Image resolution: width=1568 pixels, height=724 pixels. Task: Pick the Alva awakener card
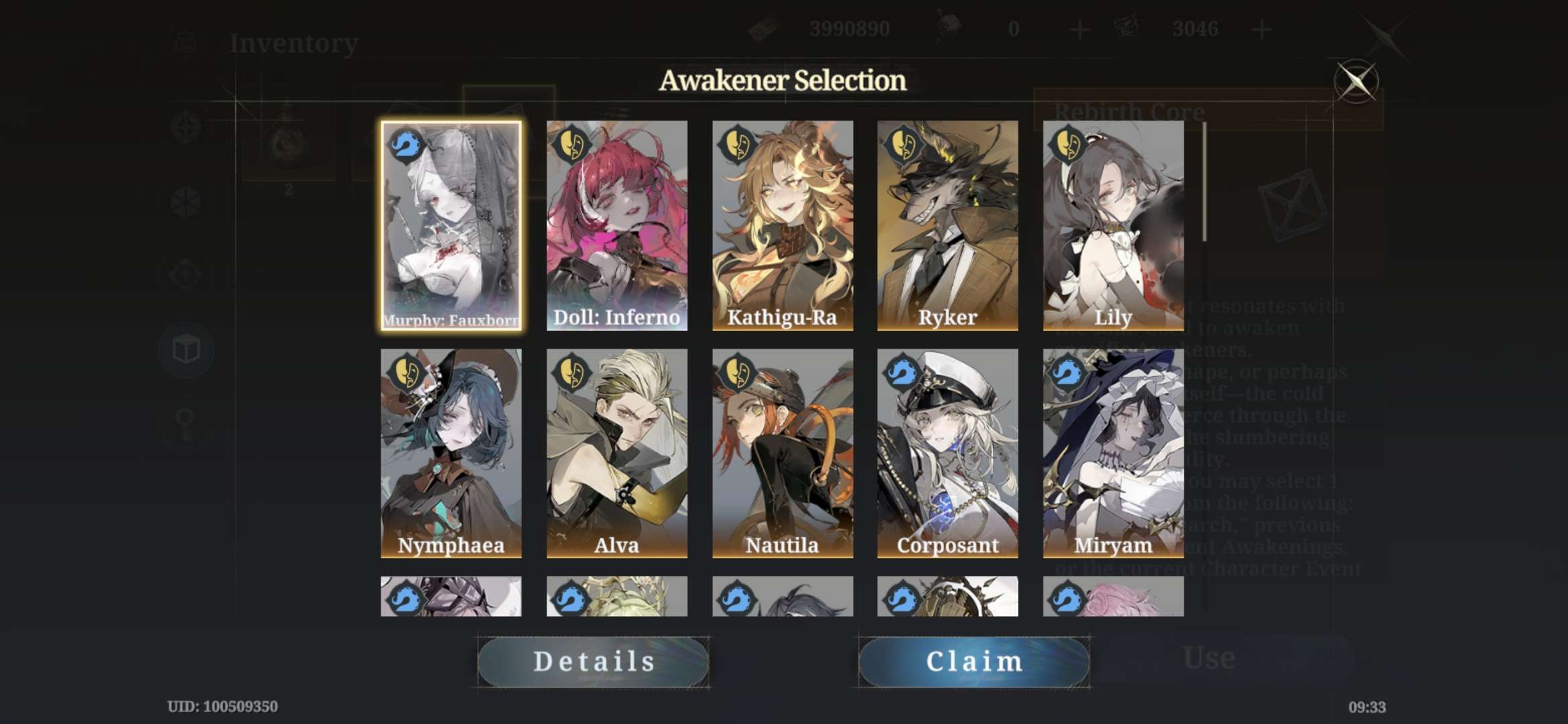[x=616, y=453]
